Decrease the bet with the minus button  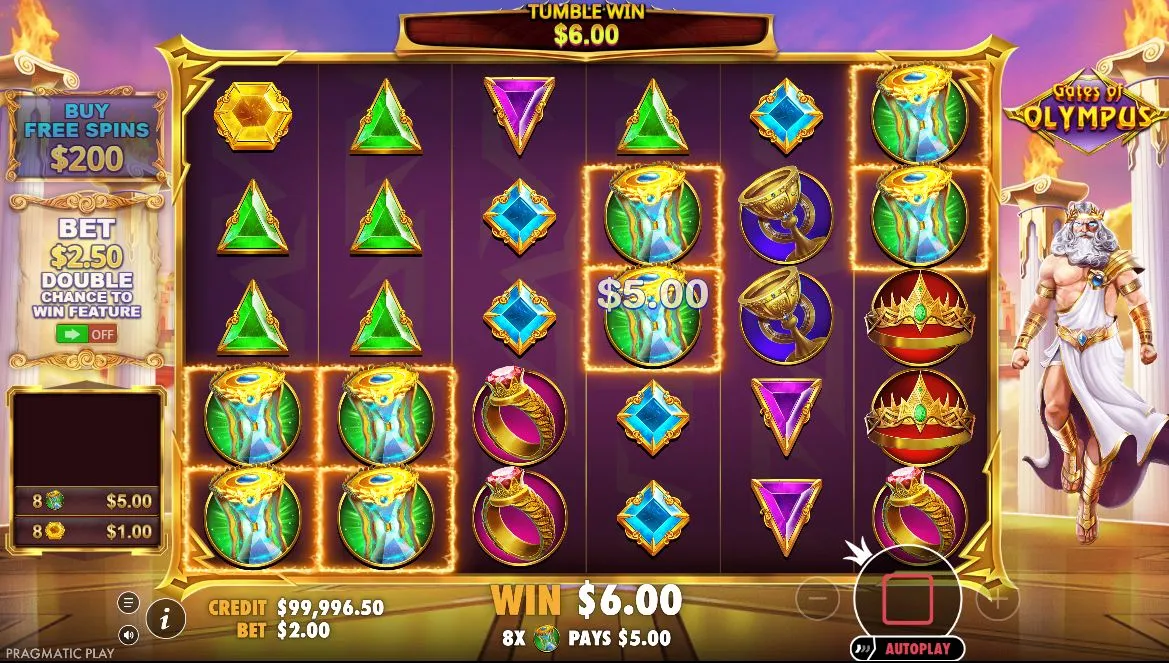(x=818, y=599)
